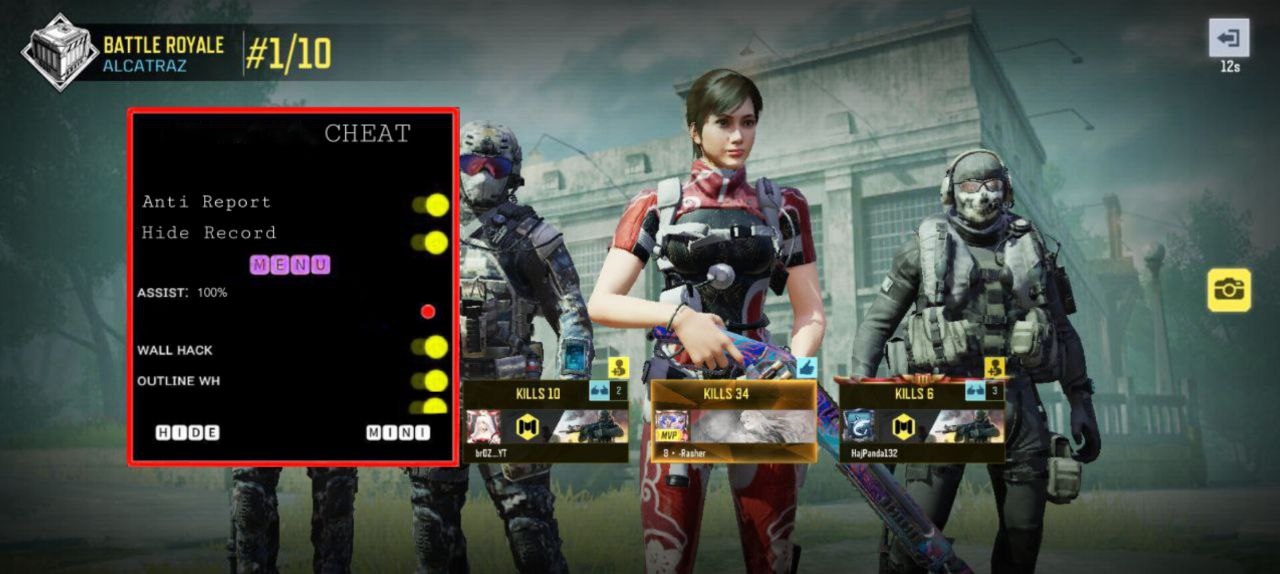1280x574 pixels.
Task: Click the HIDE button in the overlay
Action: pyautogui.click(x=187, y=433)
